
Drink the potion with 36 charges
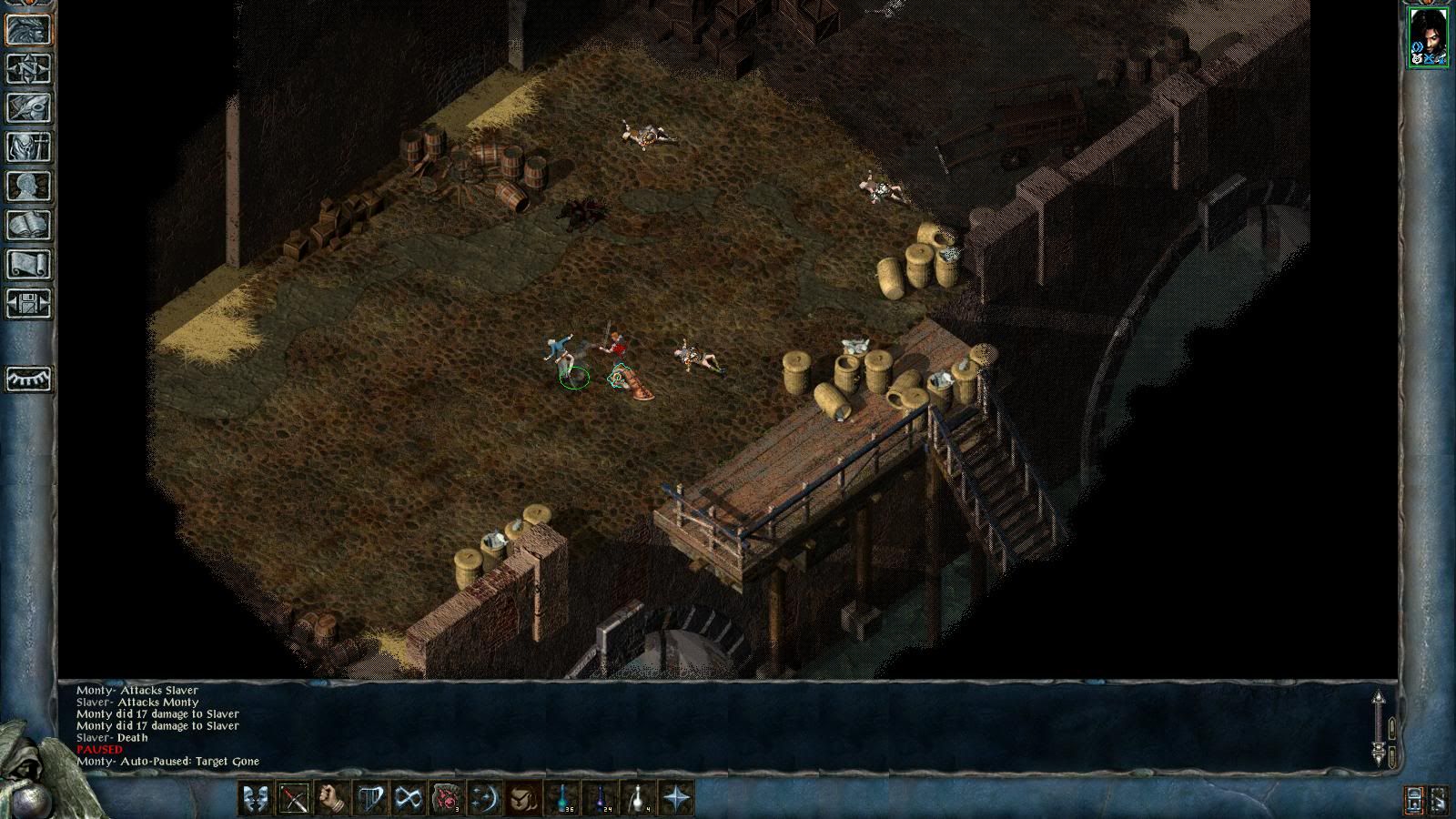point(563,798)
